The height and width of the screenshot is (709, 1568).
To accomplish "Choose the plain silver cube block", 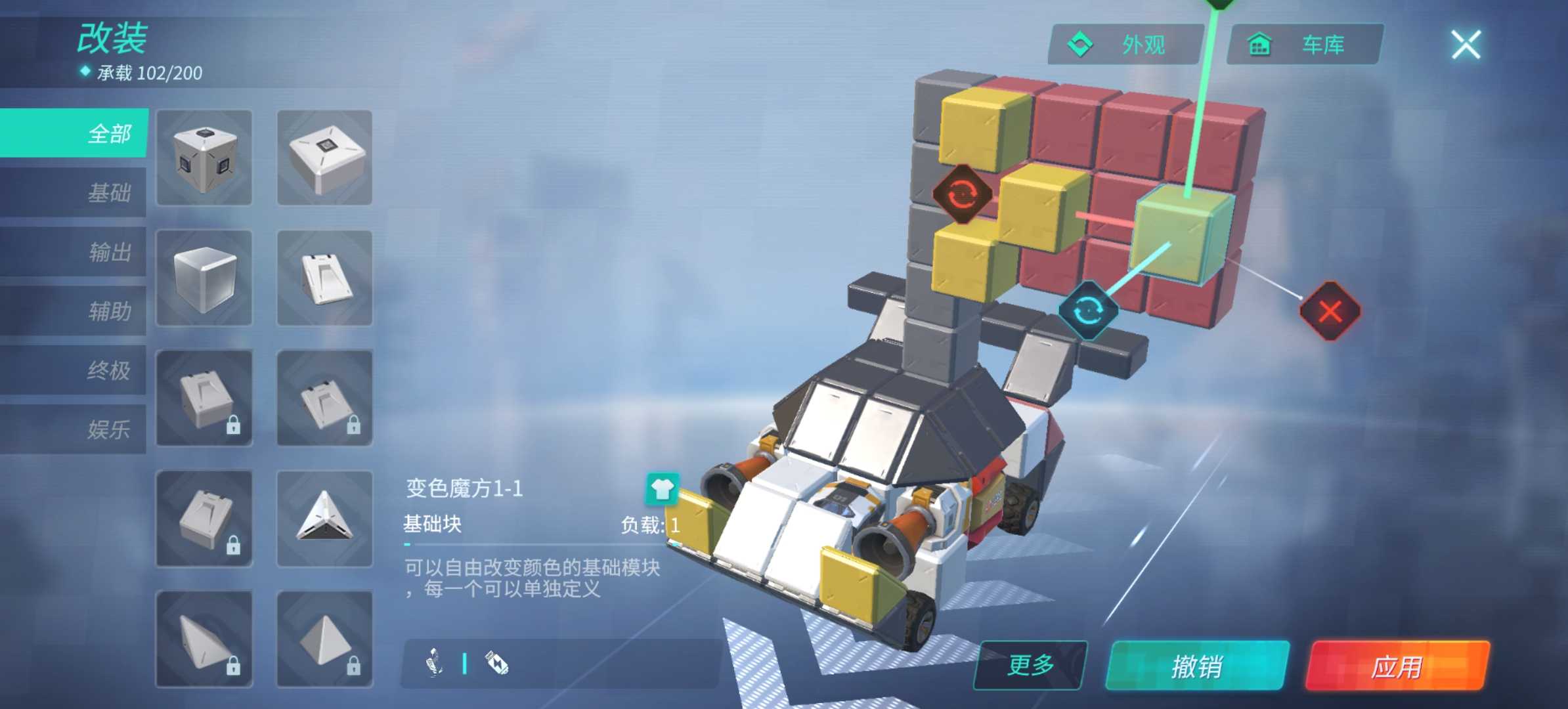I will 204,278.
